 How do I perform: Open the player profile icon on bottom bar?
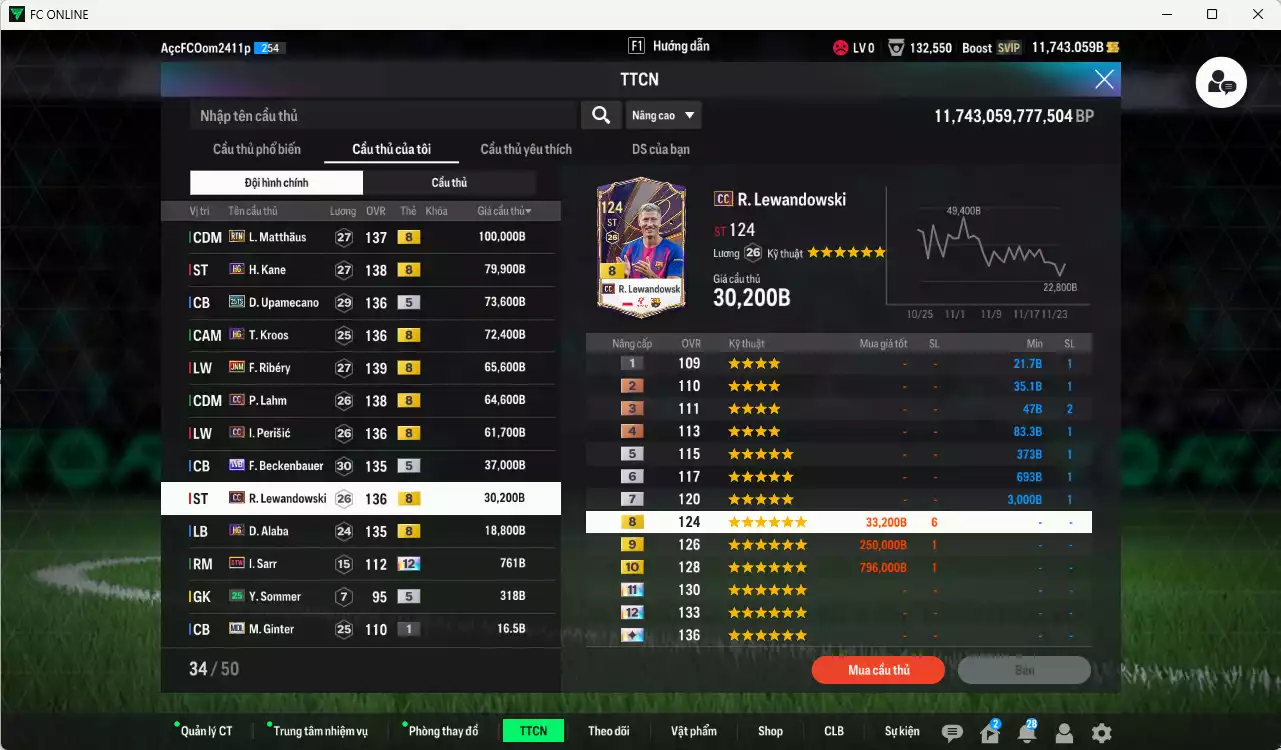(x=1063, y=731)
